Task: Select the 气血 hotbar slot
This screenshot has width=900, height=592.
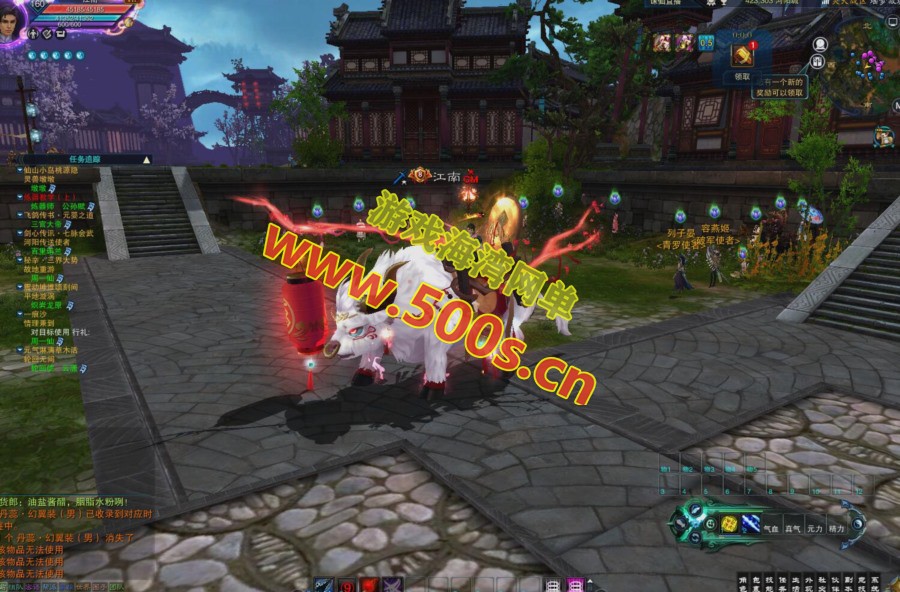Action: click(771, 528)
